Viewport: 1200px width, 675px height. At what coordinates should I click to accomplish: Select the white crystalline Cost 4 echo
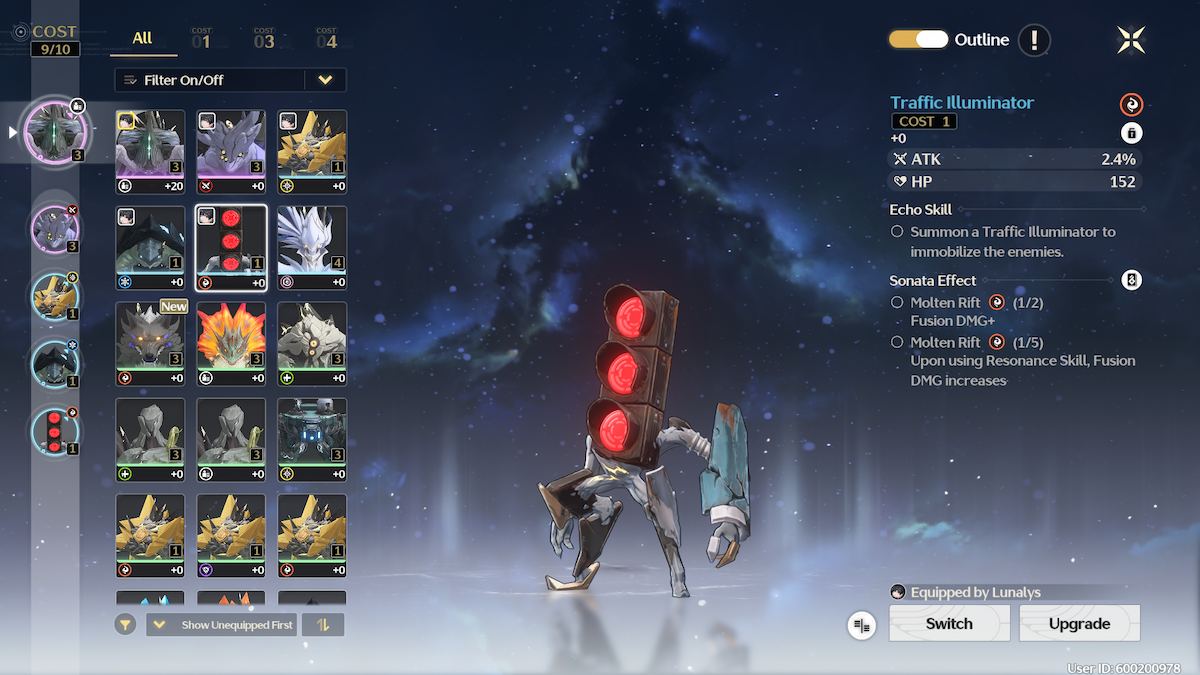tap(312, 247)
